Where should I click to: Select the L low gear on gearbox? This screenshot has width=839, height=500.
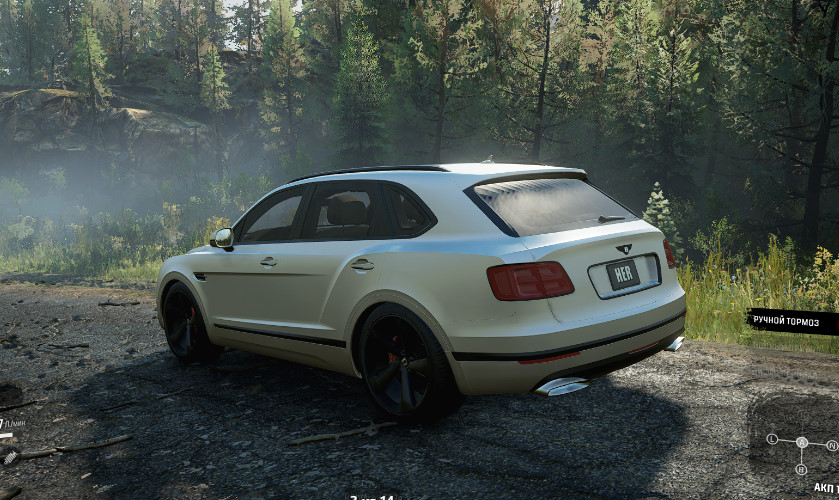(773, 439)
